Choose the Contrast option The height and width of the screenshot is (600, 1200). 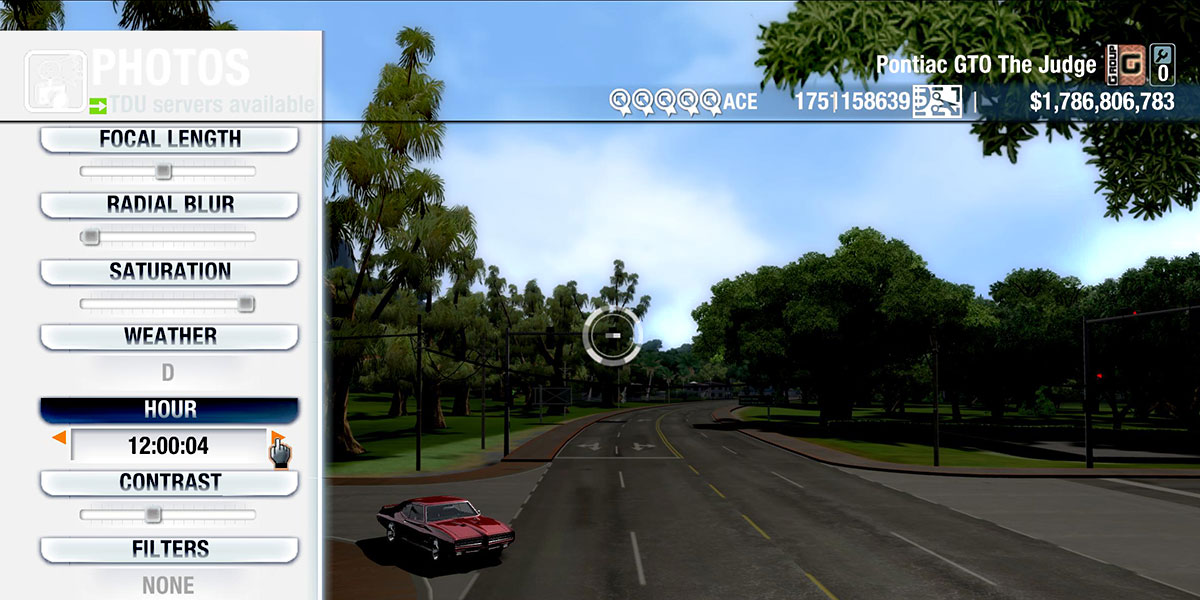click(x=169, y=483)
